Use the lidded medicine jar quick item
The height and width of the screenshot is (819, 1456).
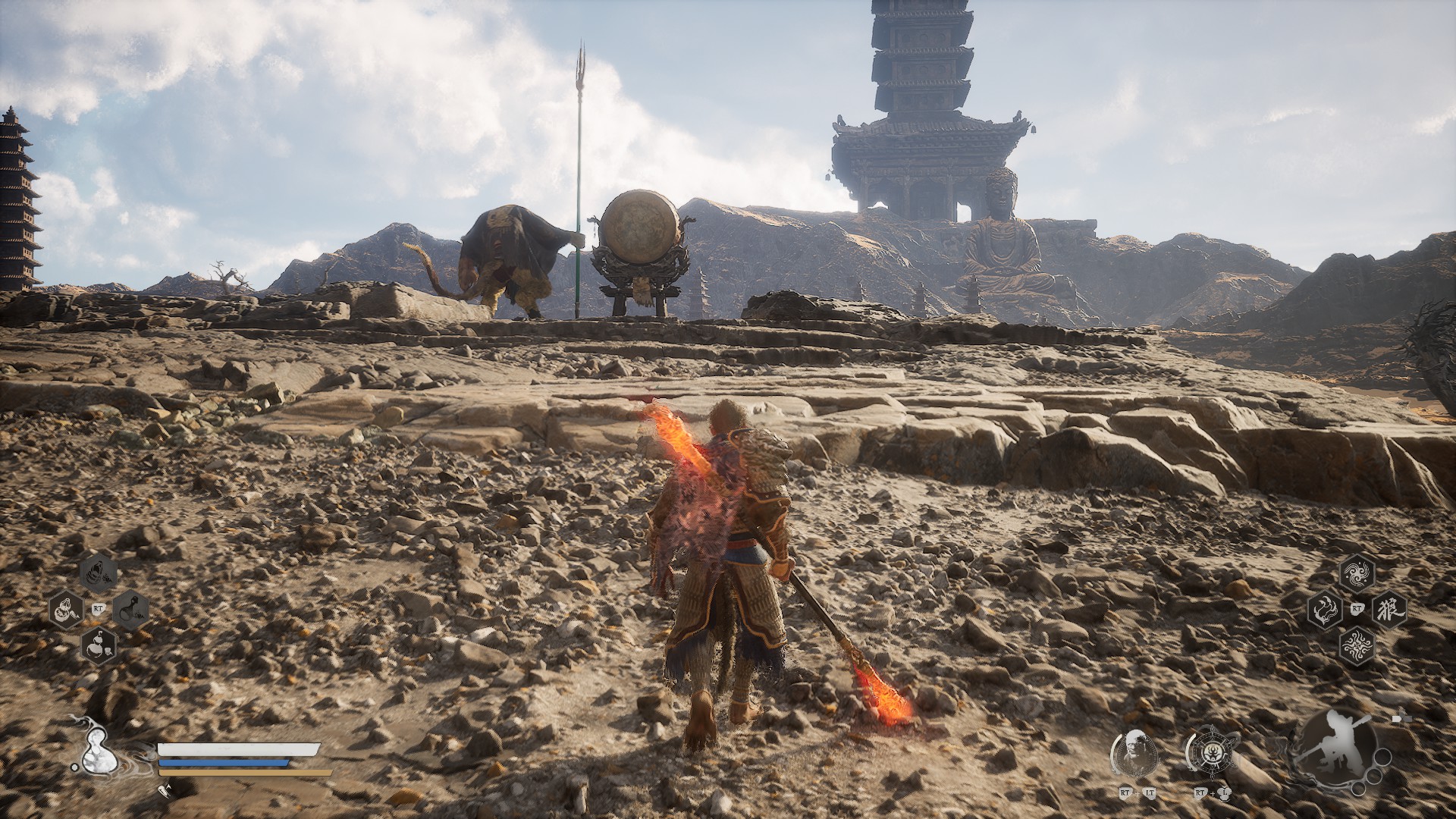click(66, 608)
